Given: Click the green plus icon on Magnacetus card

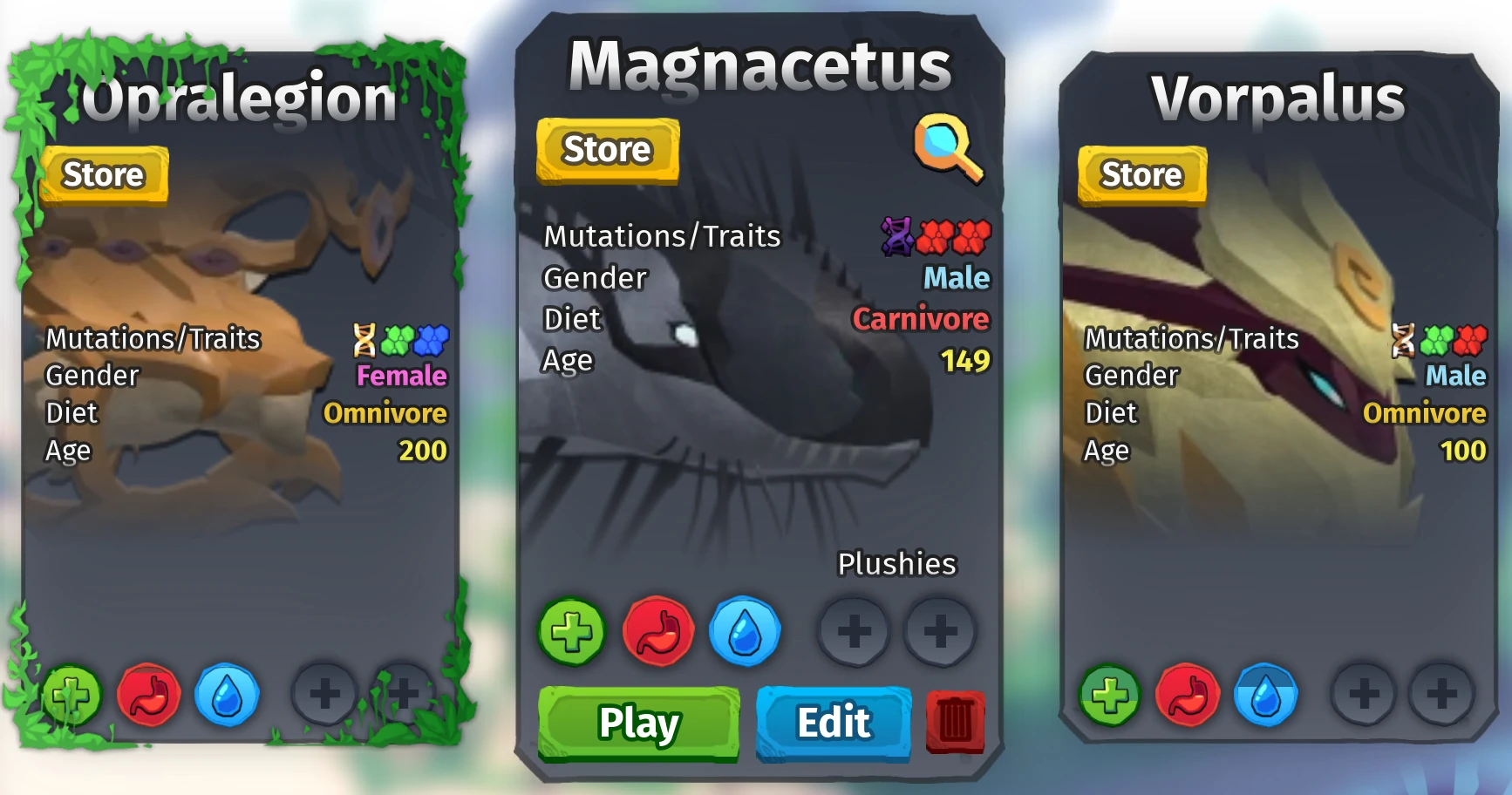Looking at the screenshot, I should pyautogui.click(x=572, y=632).
